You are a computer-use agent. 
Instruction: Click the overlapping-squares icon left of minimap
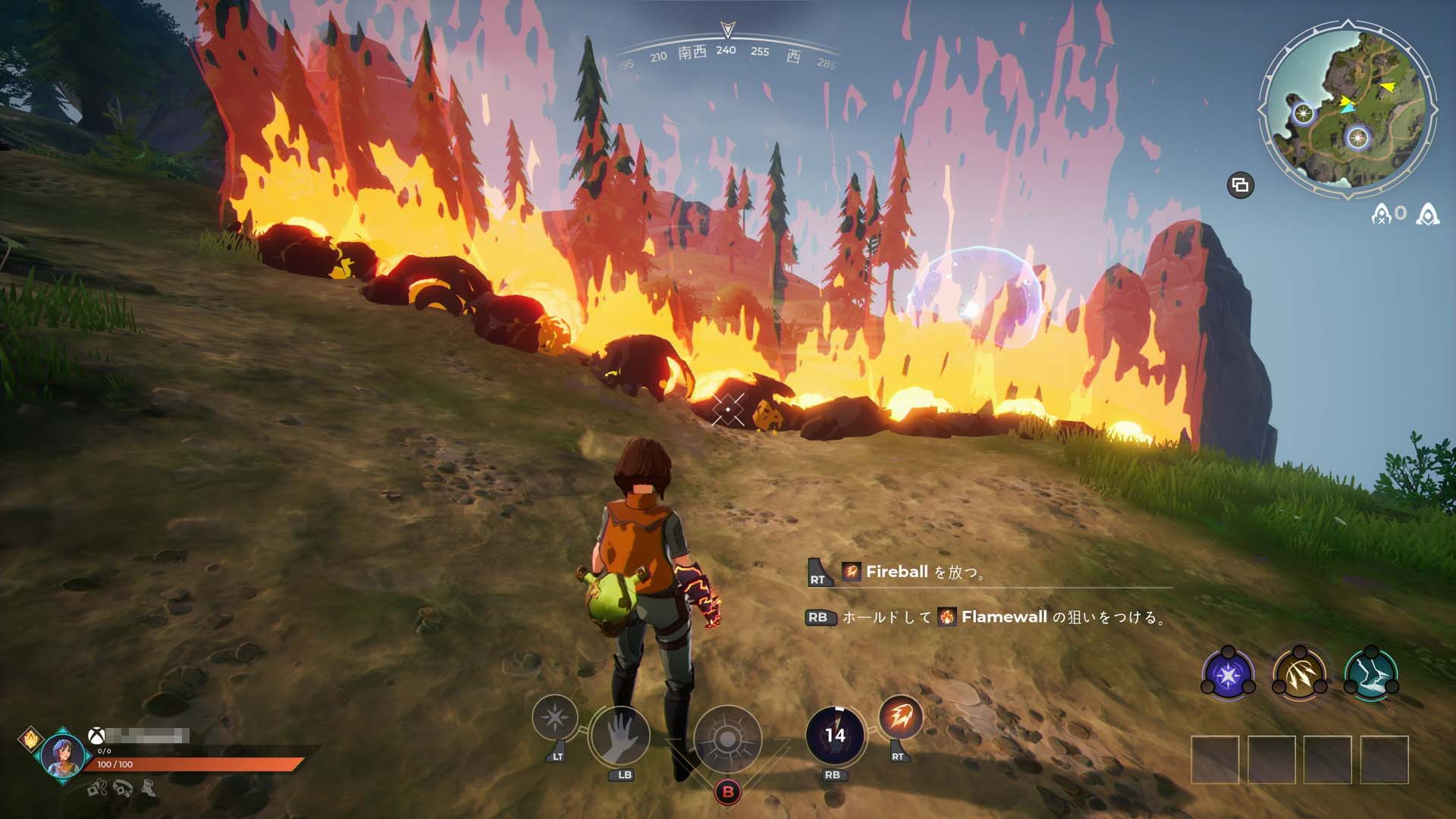click(x=1241, y=185)
